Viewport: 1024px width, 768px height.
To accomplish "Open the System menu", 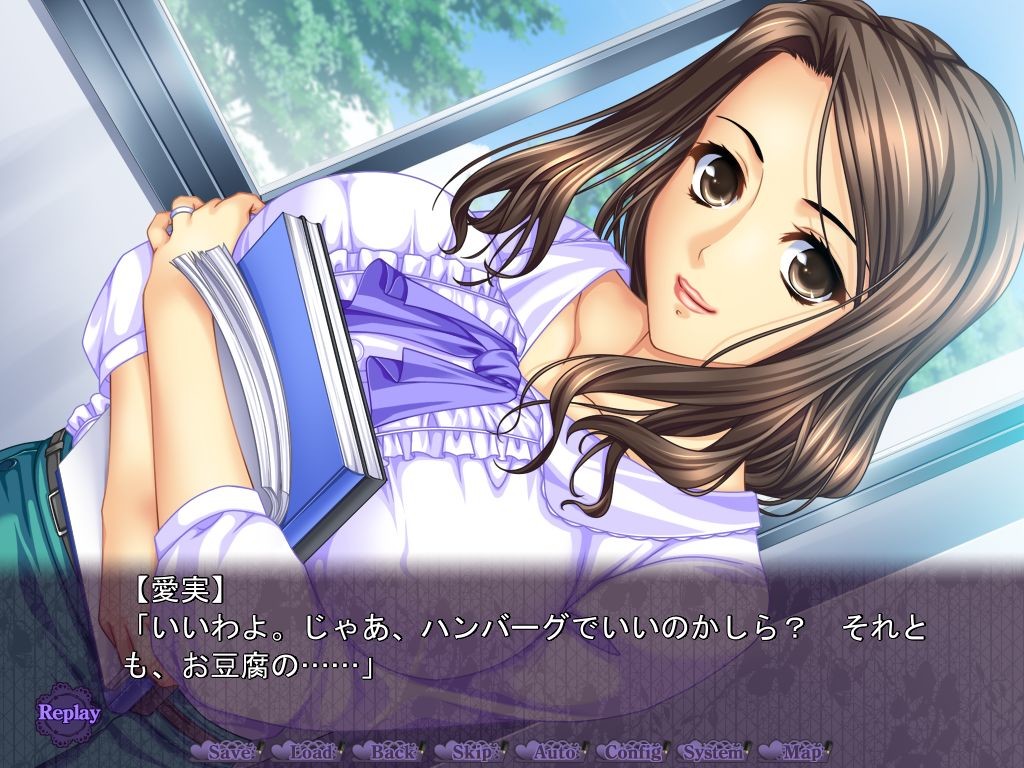I will pos(716,751).
